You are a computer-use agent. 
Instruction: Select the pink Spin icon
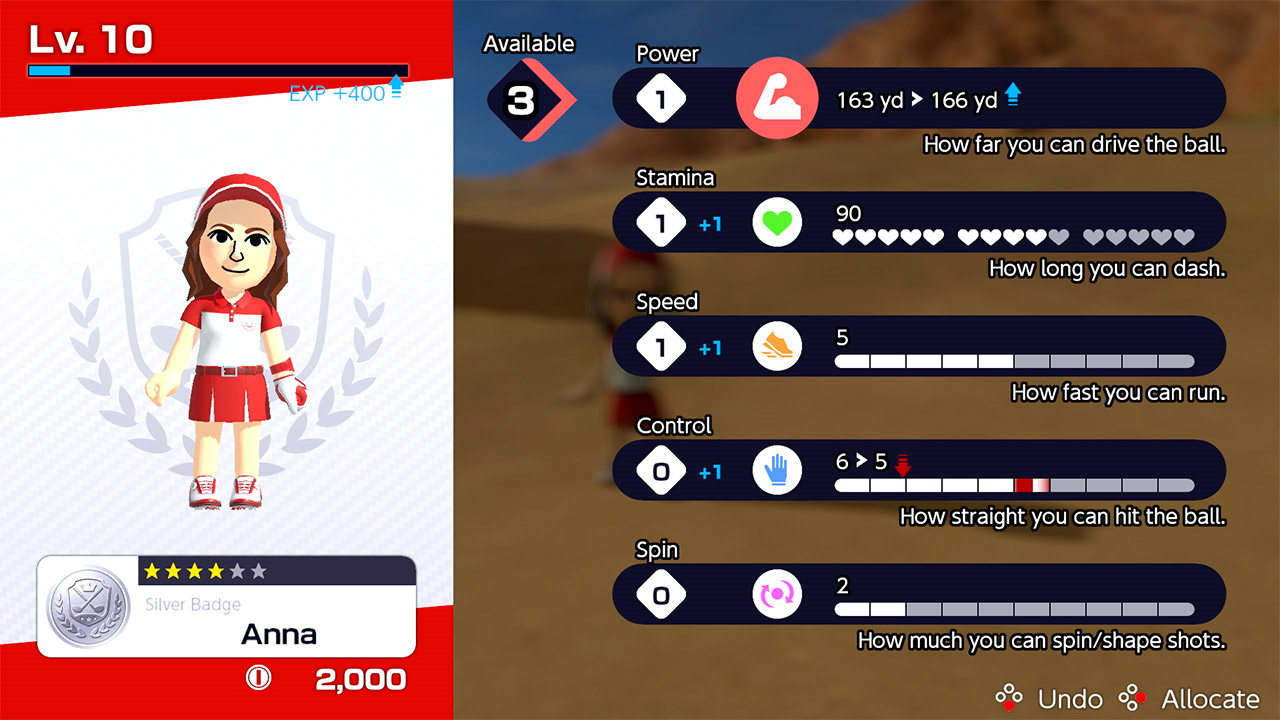[777, 594]
